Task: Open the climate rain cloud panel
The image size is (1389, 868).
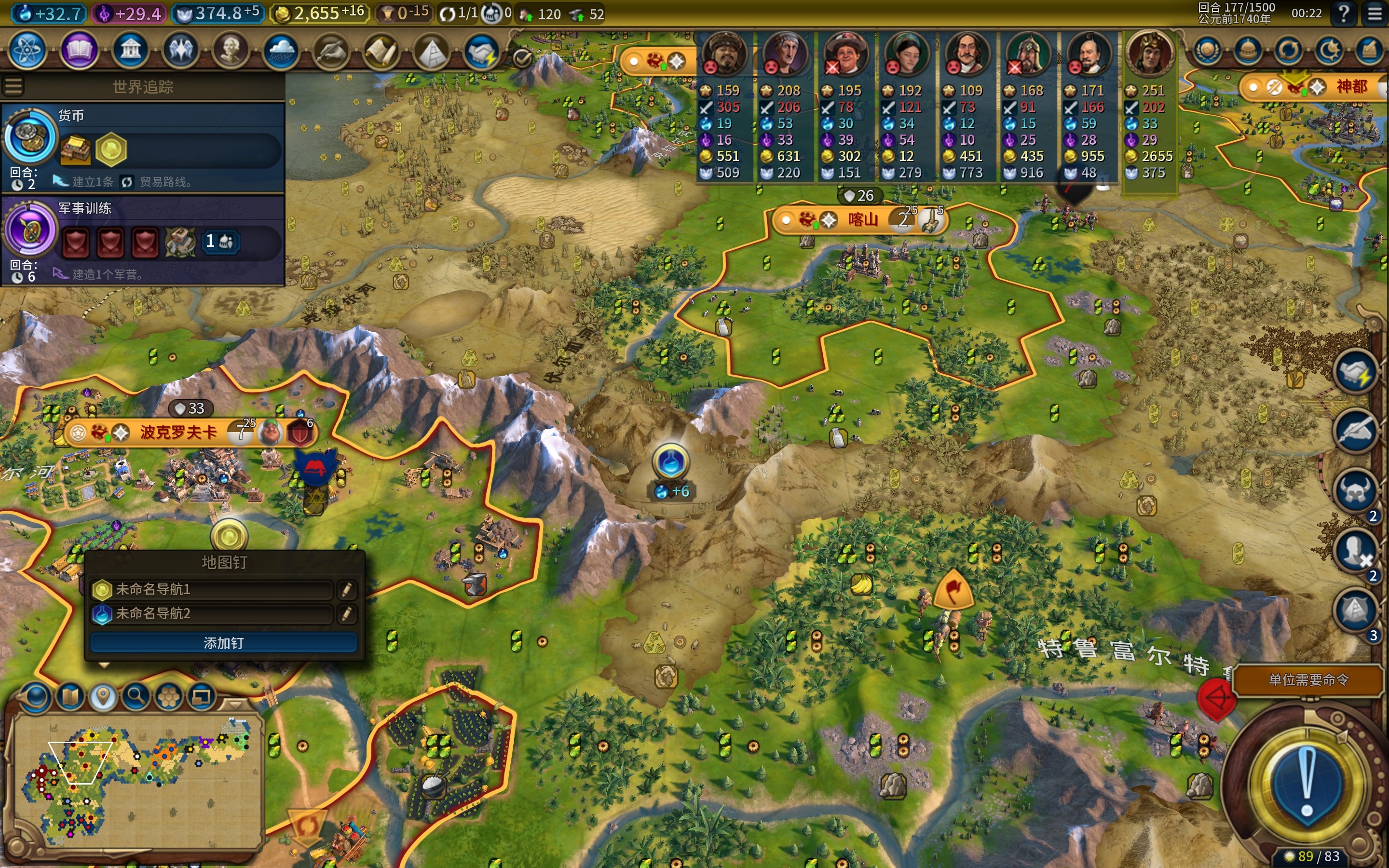Action: 281,51
